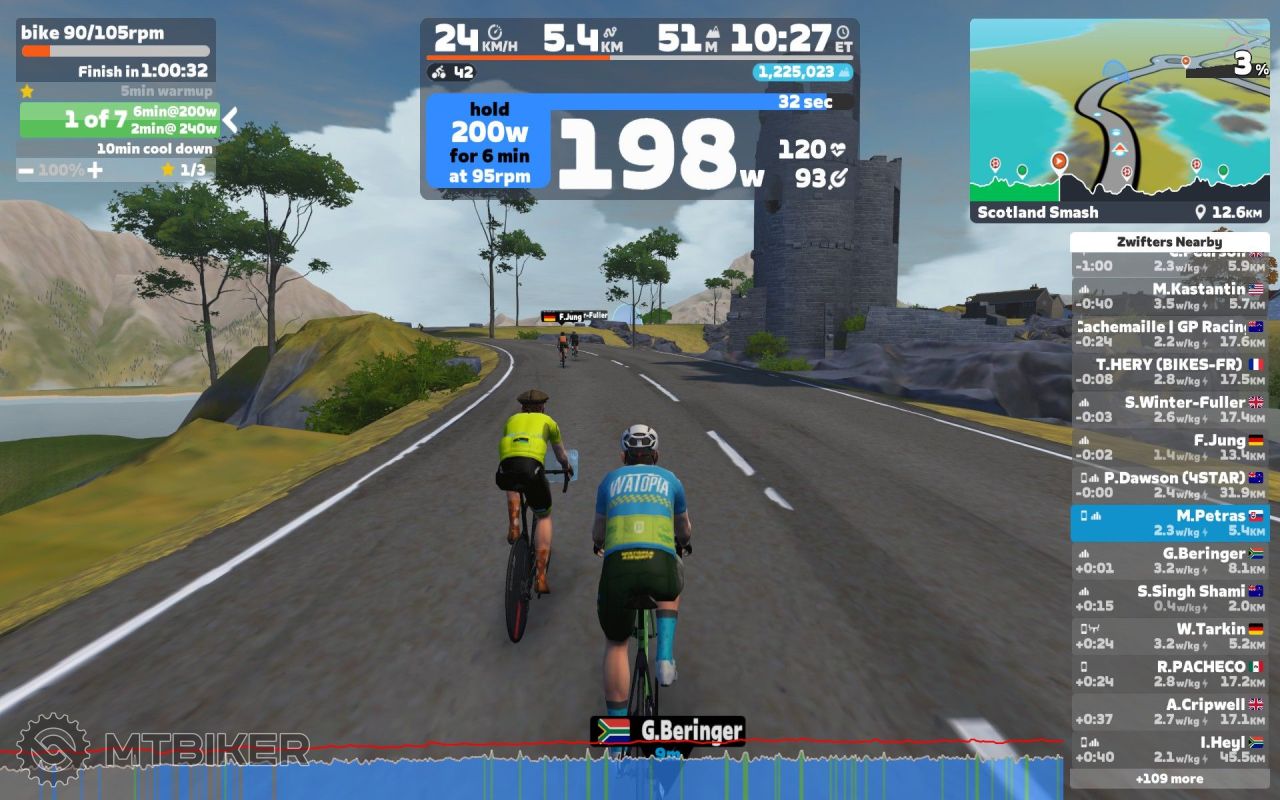
Task: Choose S.Singh Shami from the list
Action: [1169, 598]
